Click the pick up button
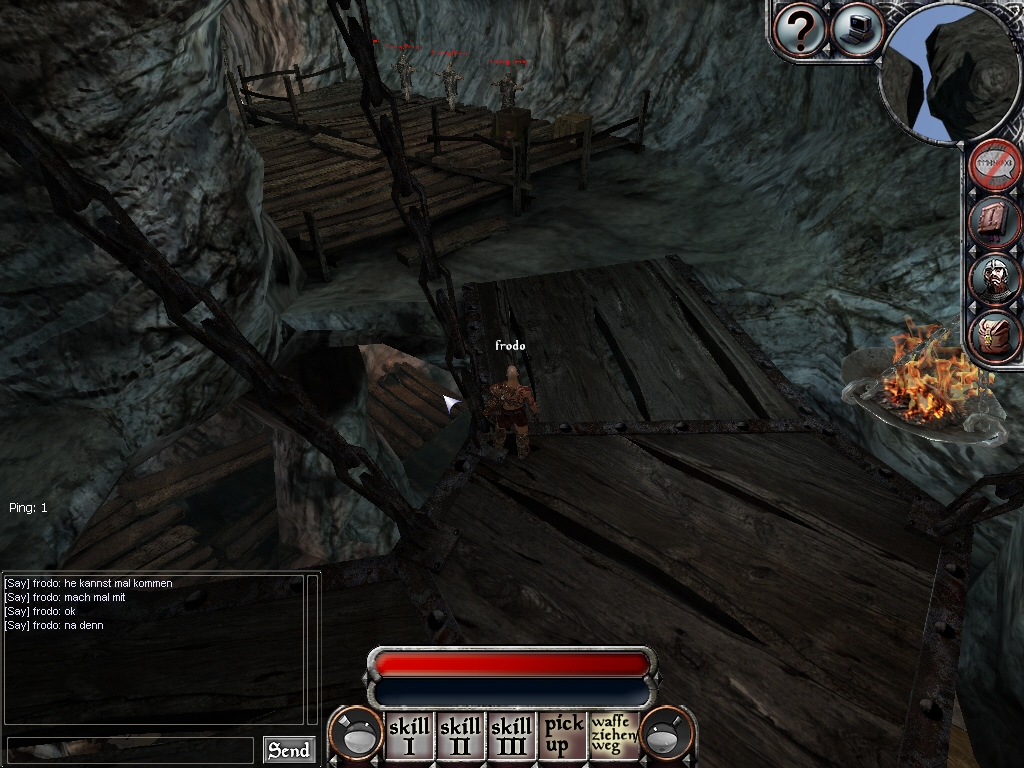1024x768 pixels. pyautogui.click(x=562, y=737)
